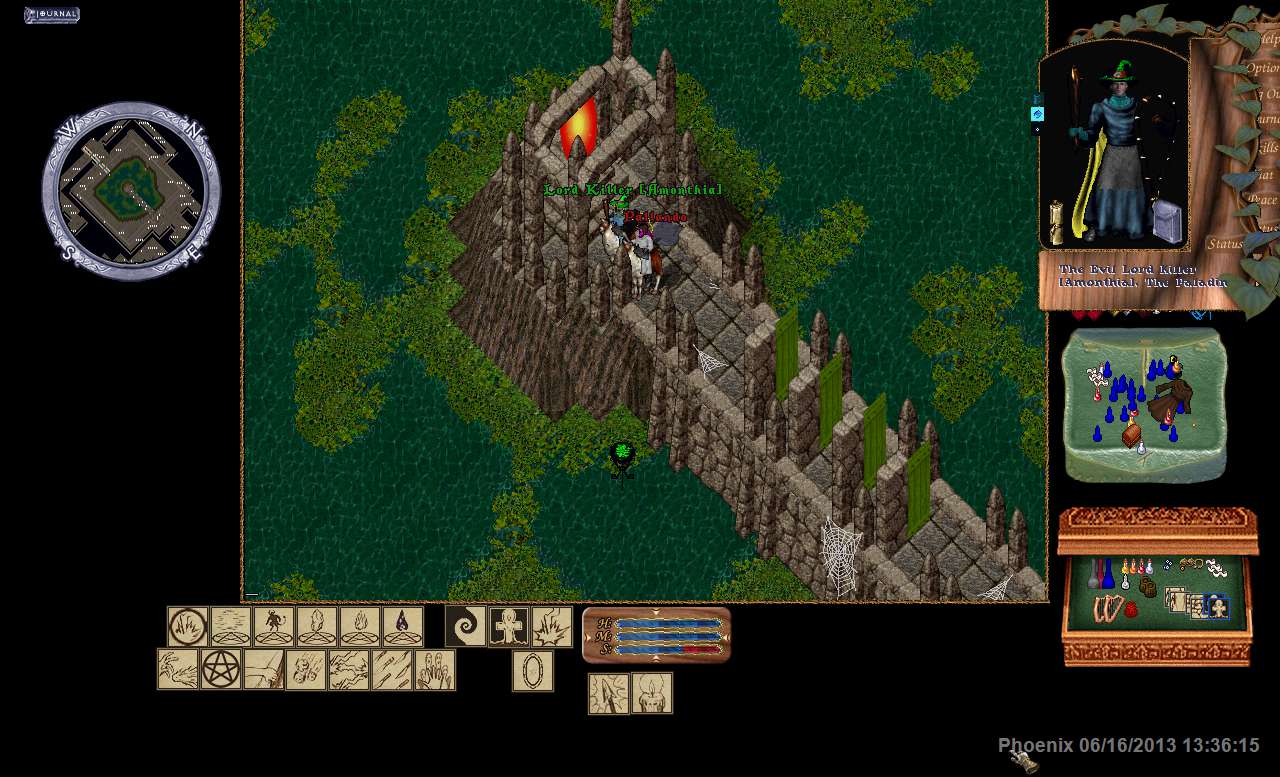This screenshot has height=777, width=1280.
Task: Cast the pentagram spell icon
Action: click(x=221, y=669)
